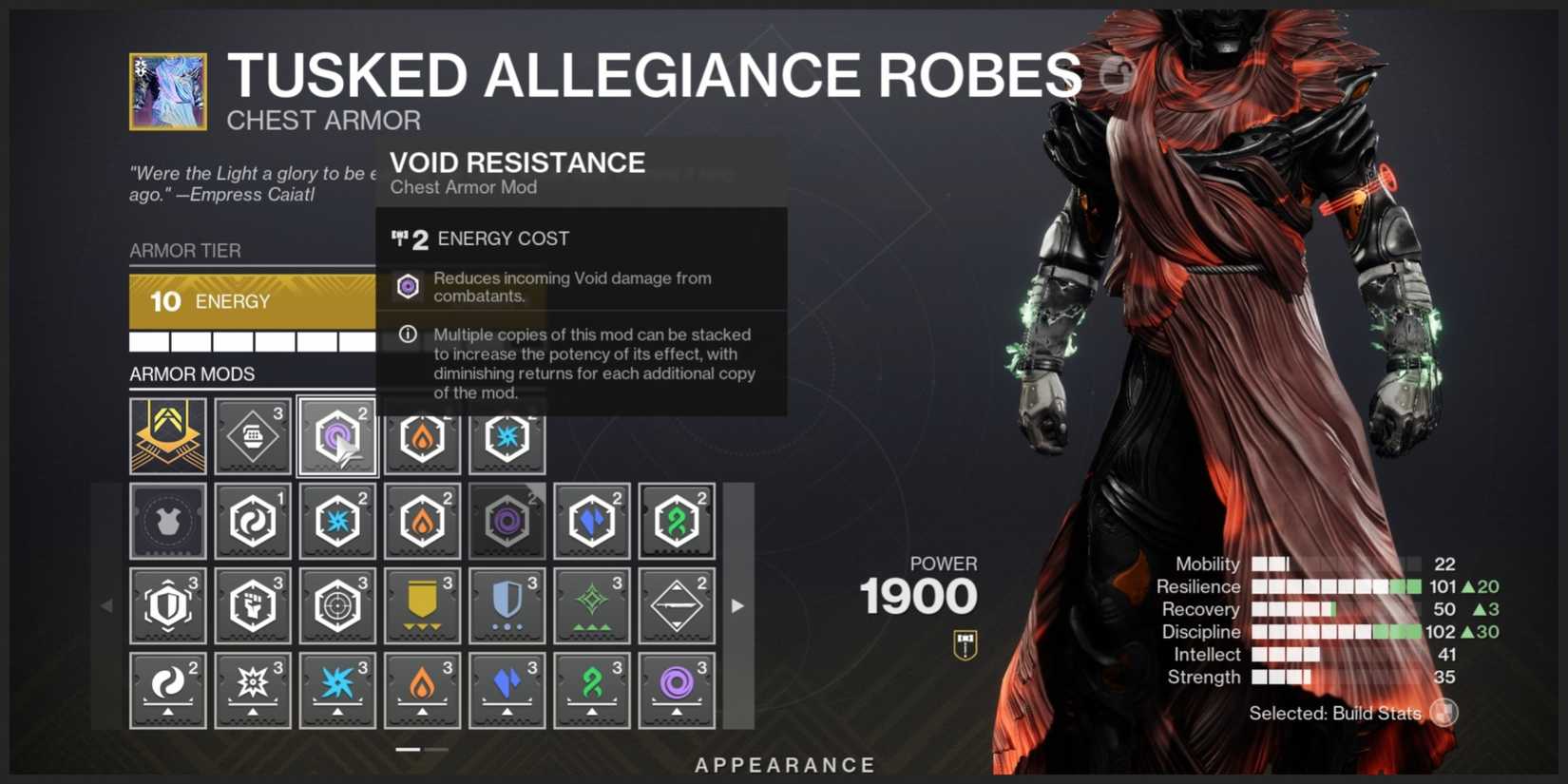Click the Build Stats selector circle
Image resolution: width=1568 pixels, height=784 pixels.
pyautogui.click(x=1444, y=713)
